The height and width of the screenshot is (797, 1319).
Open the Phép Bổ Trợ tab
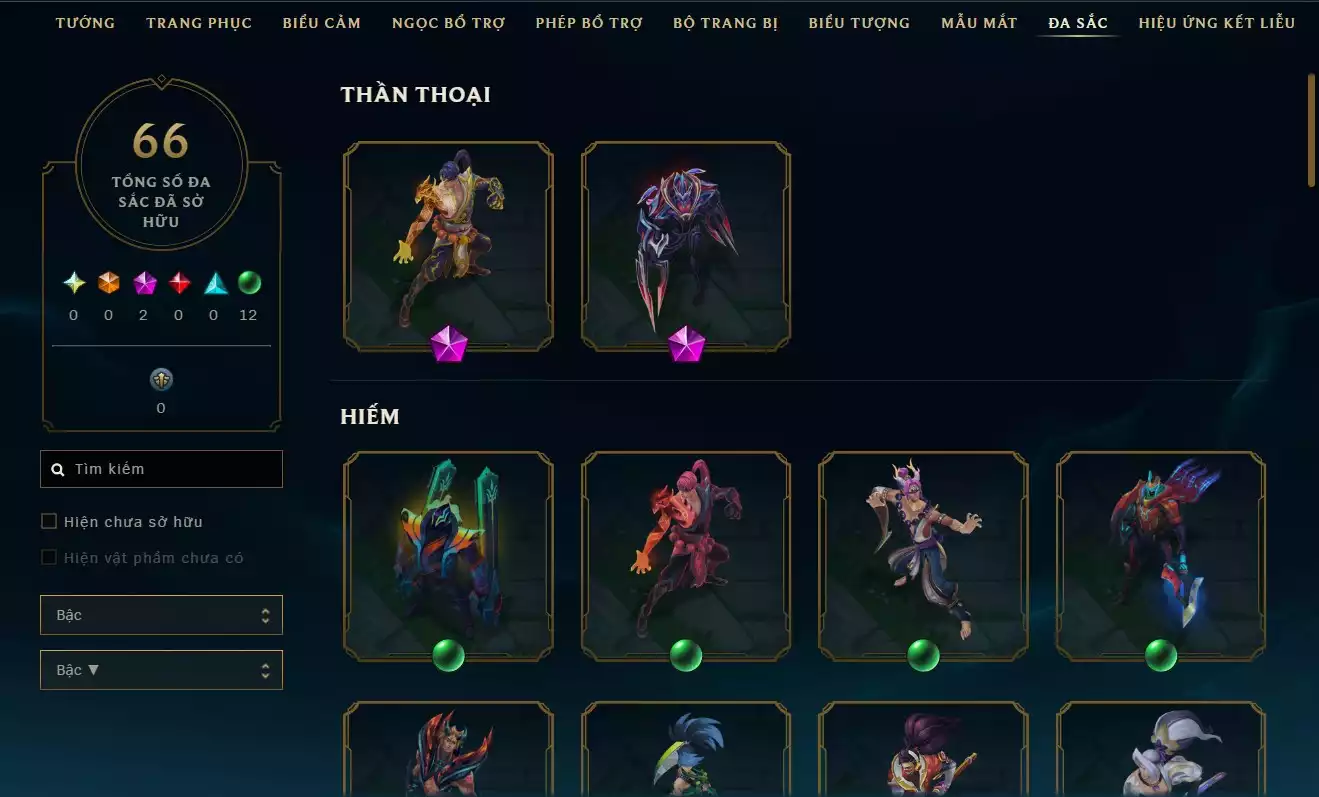pyautogui.click(x=589, y=22)
